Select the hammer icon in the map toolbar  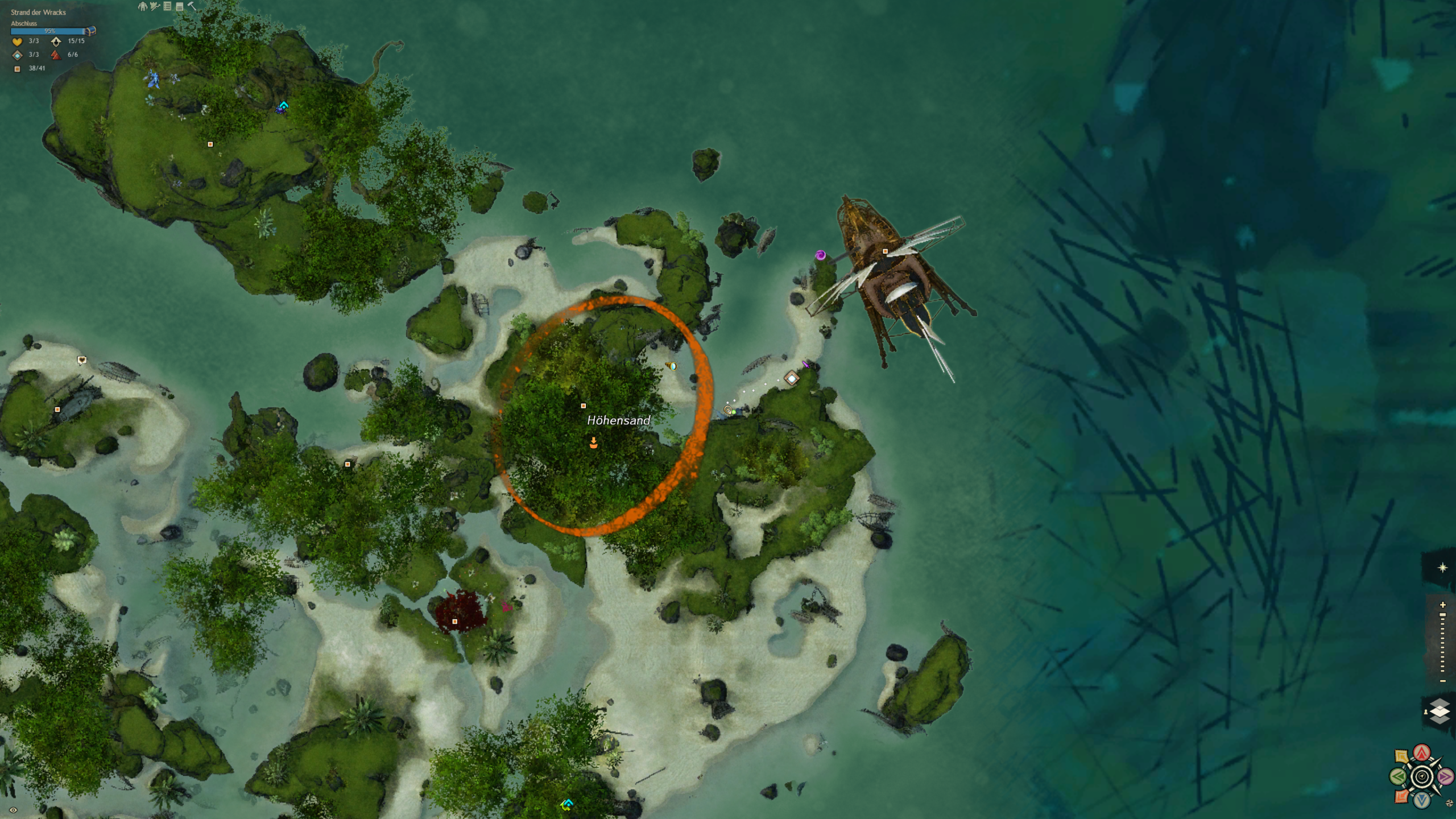pos(192,6)
